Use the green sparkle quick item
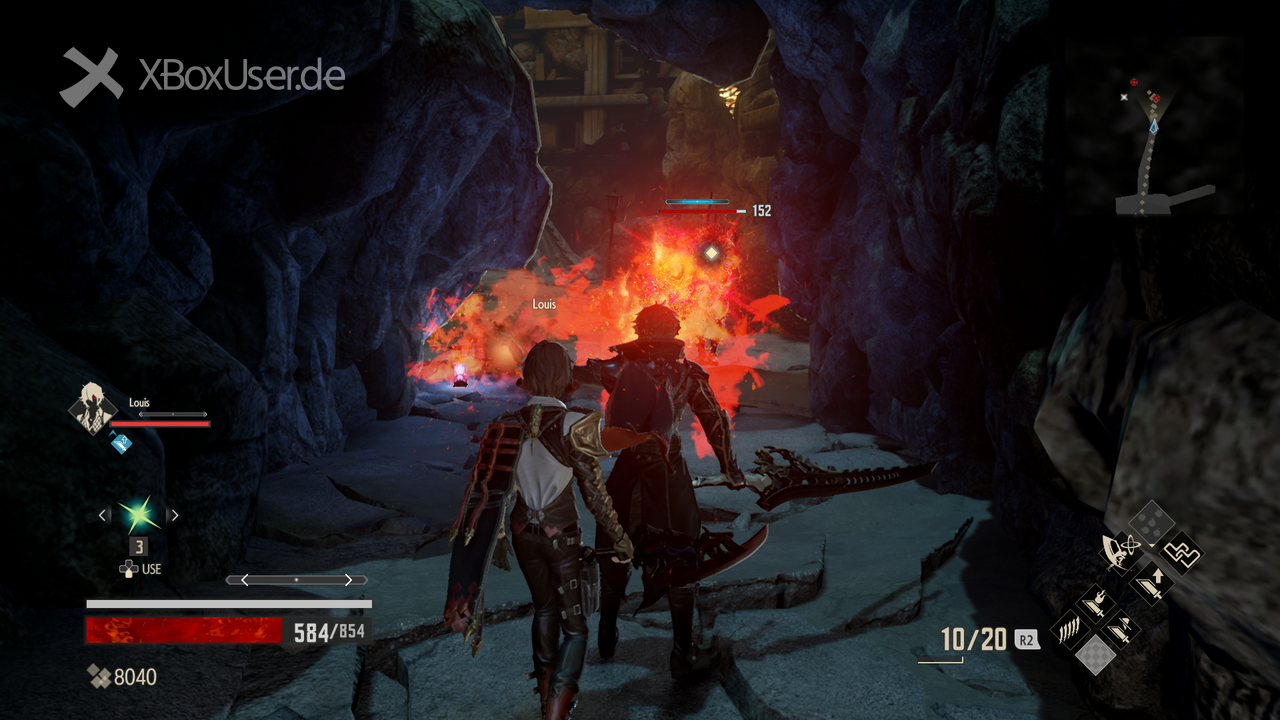 139,515
